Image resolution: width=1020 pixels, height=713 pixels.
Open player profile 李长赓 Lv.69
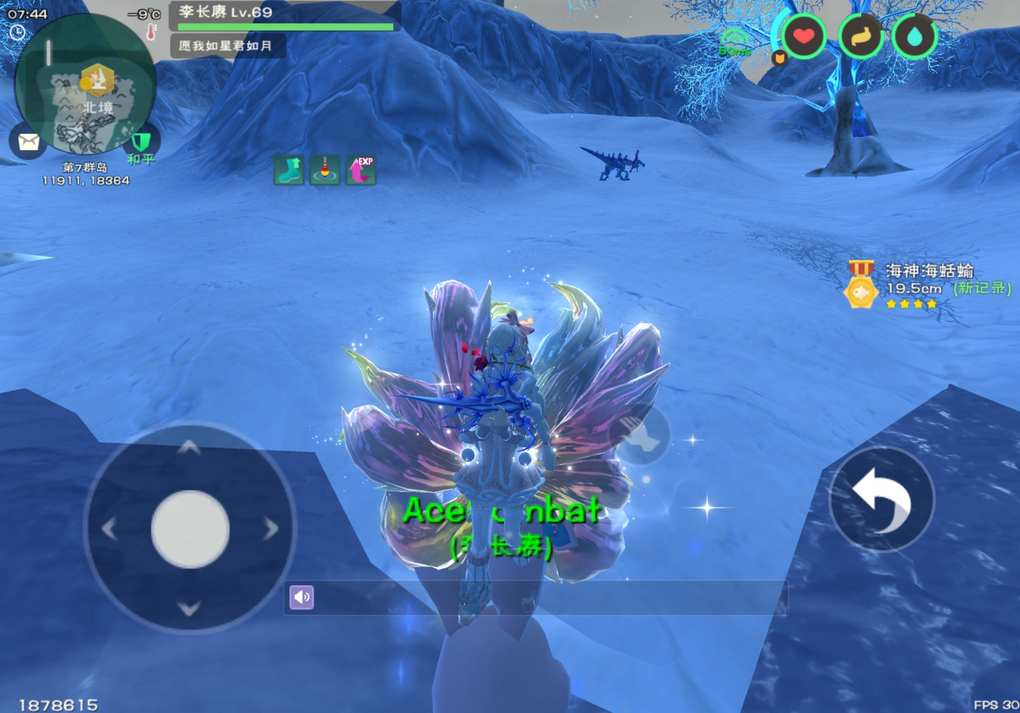coord(285,14)
